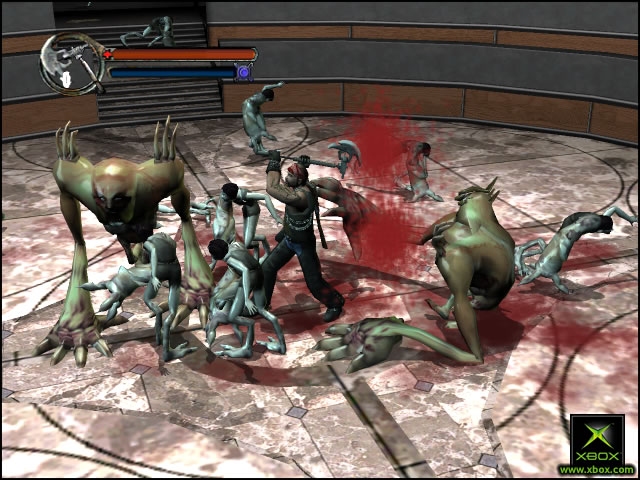Open the Xbox logo watermark
The width and height of the screenshot is (640, 480).
[596, 441]
